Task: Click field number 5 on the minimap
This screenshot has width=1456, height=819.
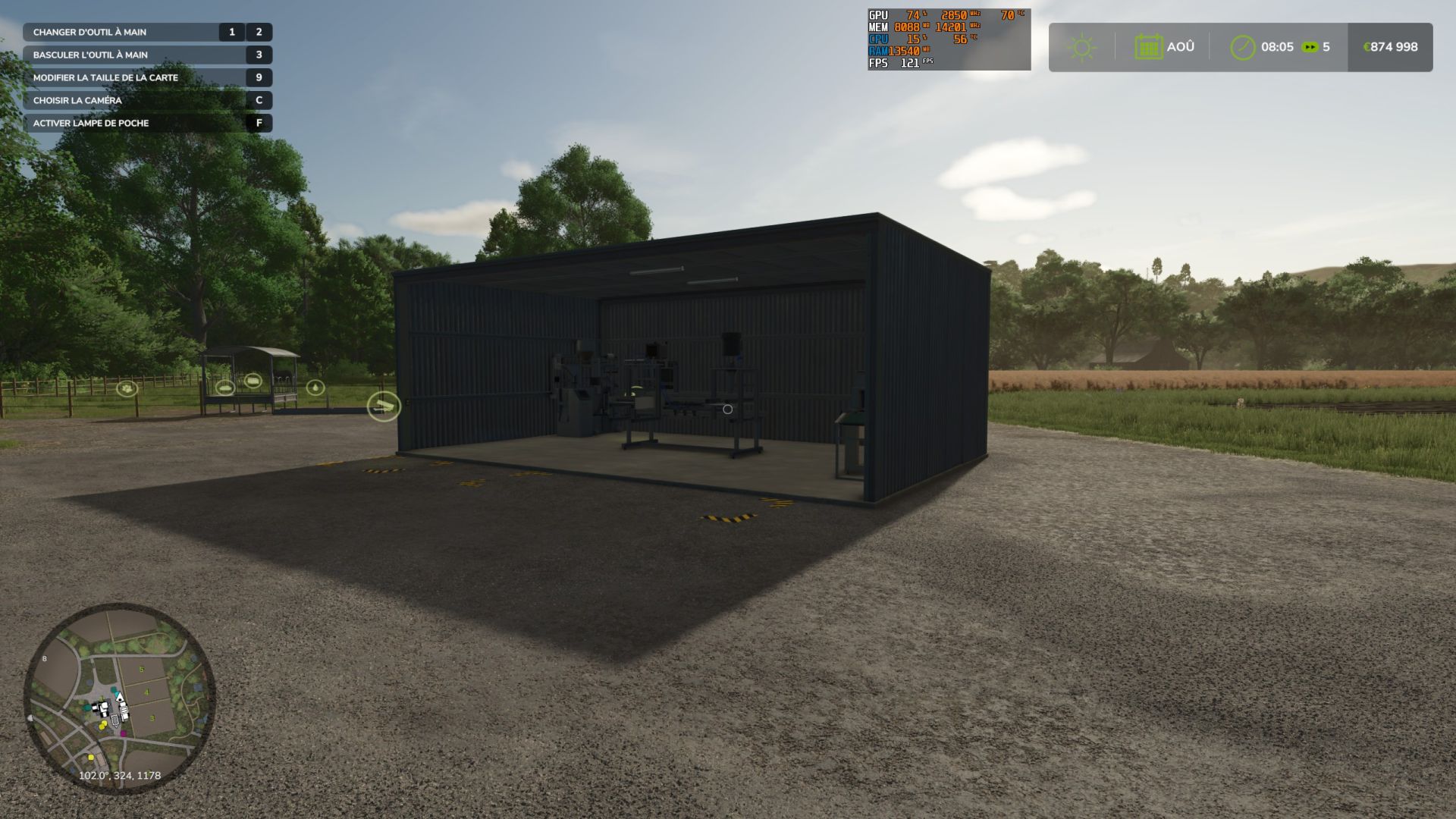Action: 141,670
